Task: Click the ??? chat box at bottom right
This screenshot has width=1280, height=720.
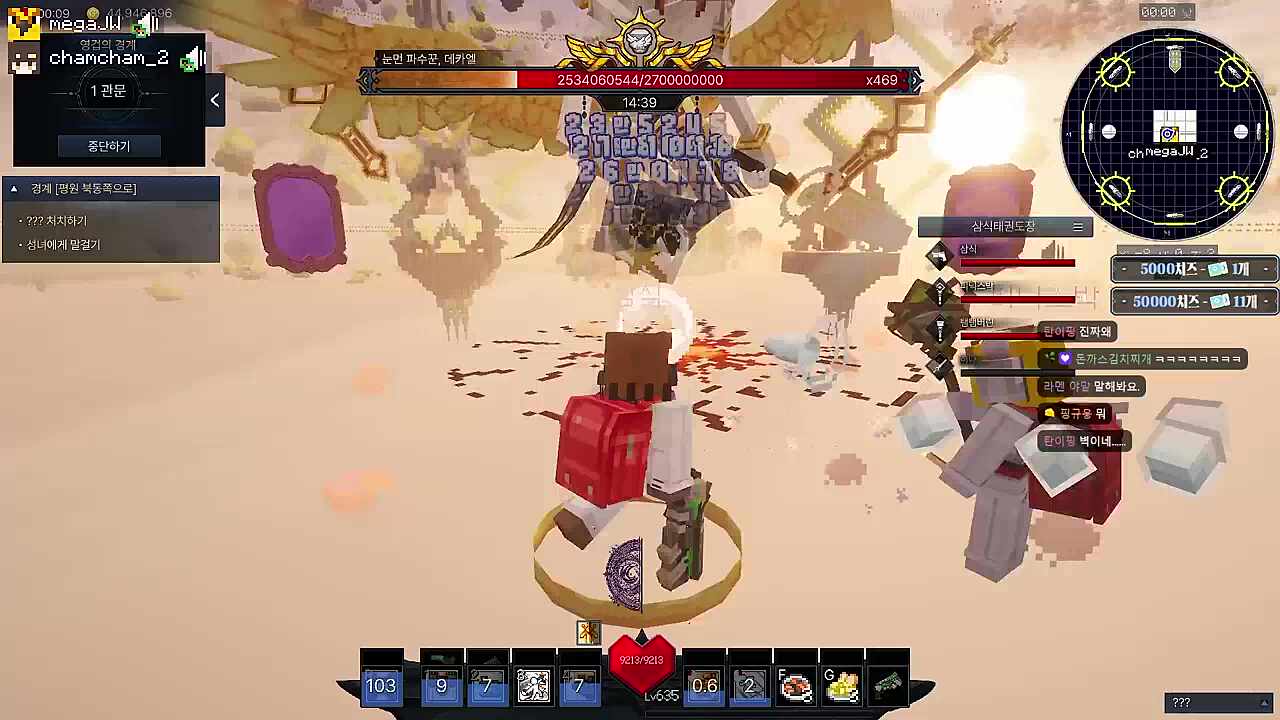Action: pos(1218,703)
